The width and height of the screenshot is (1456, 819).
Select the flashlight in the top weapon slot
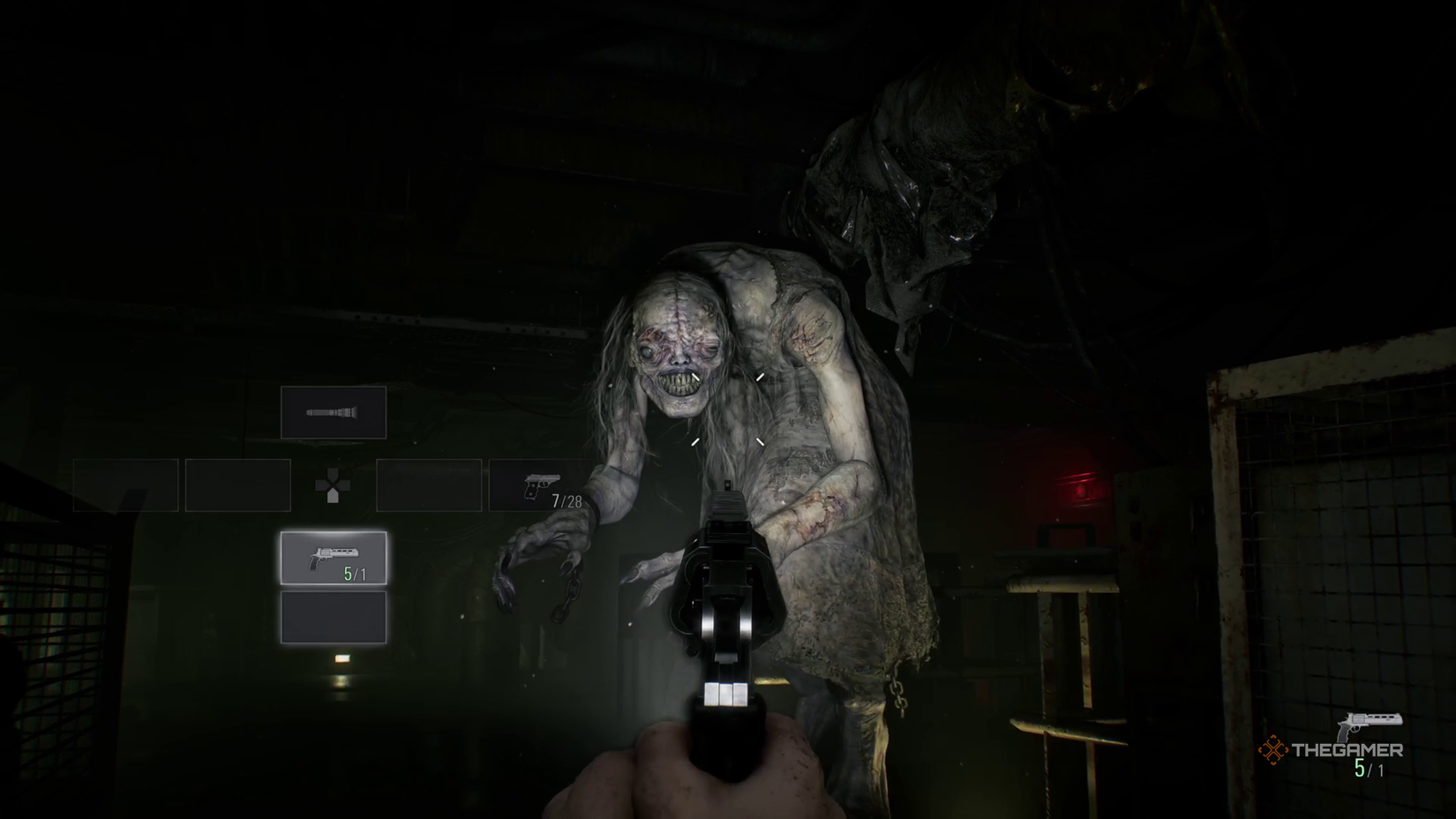click(334, 411)
